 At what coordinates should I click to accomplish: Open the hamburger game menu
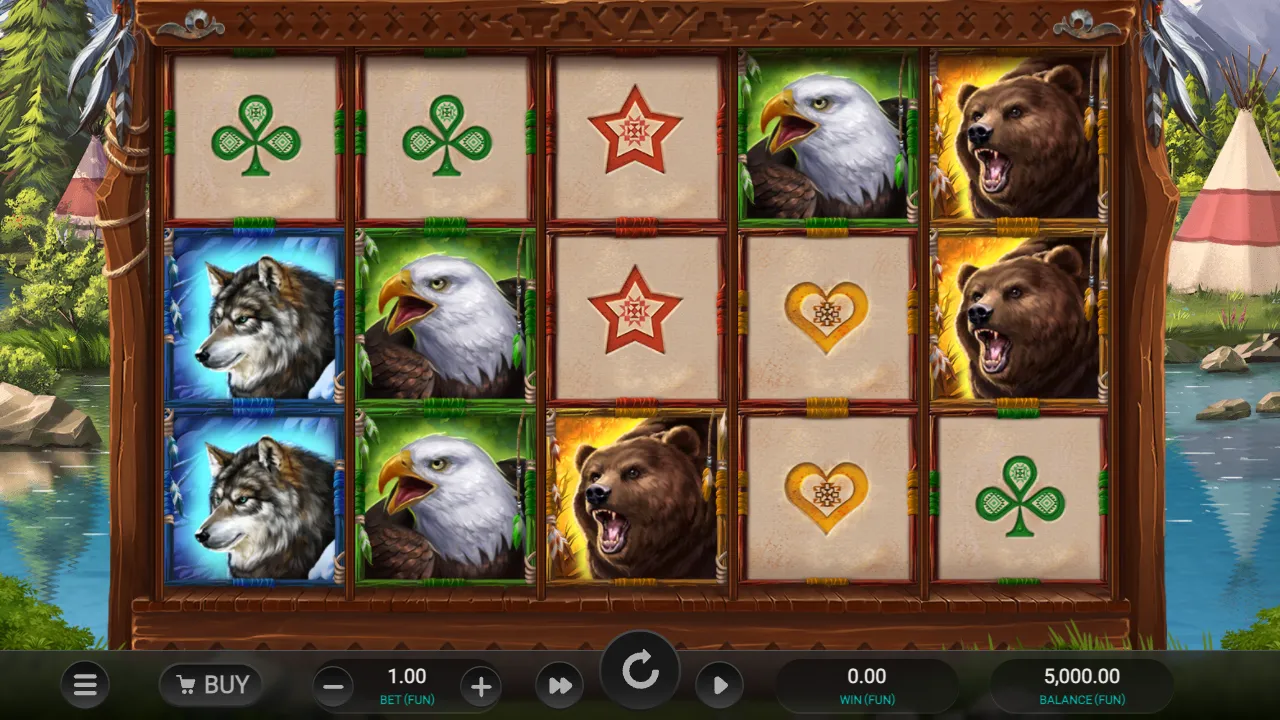pyautogui.click(x=85, y=685)
